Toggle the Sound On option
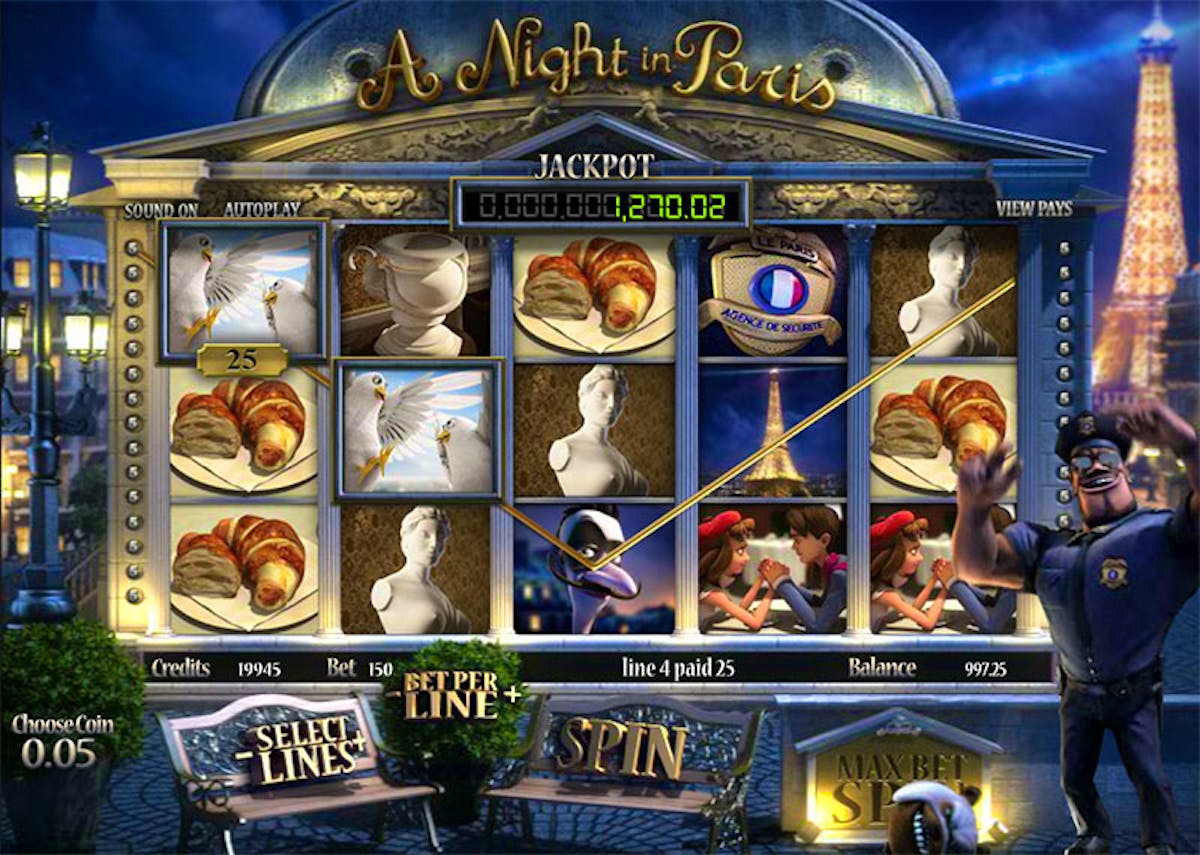Screen dimensions: 1200x855 [161, 210]
